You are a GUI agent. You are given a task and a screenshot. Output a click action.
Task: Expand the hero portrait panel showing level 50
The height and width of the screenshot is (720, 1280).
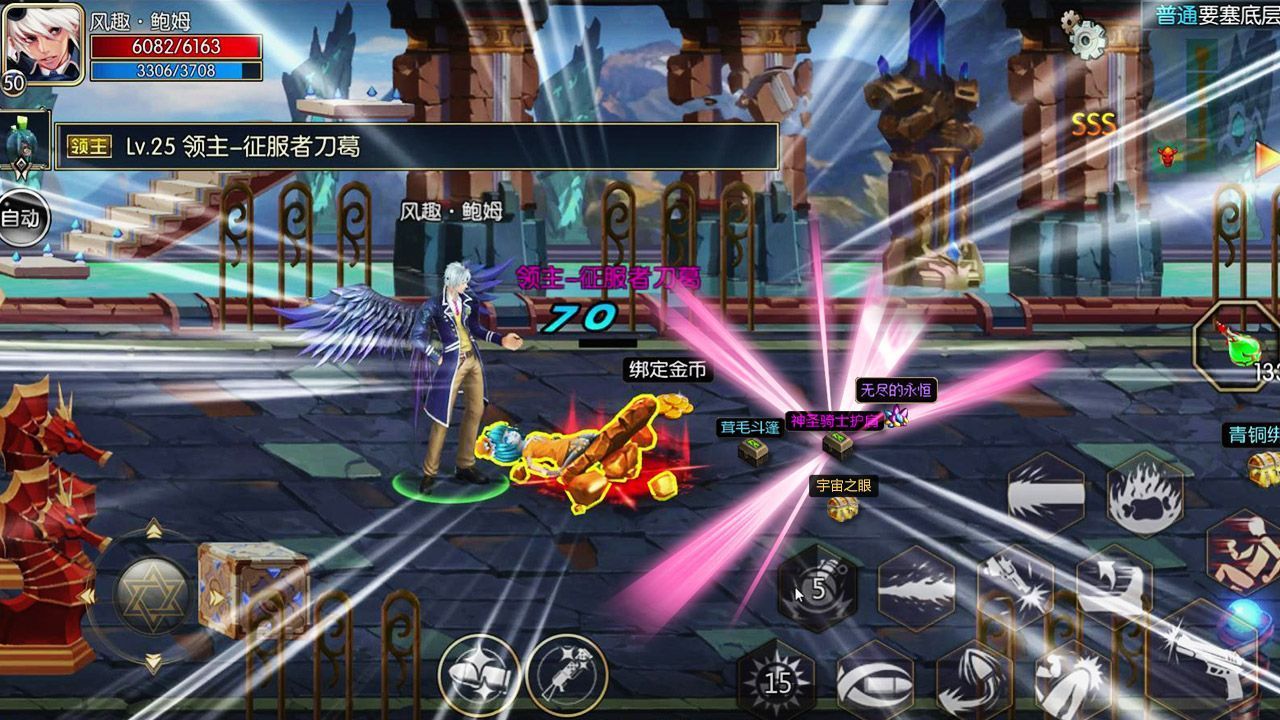[45, 45]
